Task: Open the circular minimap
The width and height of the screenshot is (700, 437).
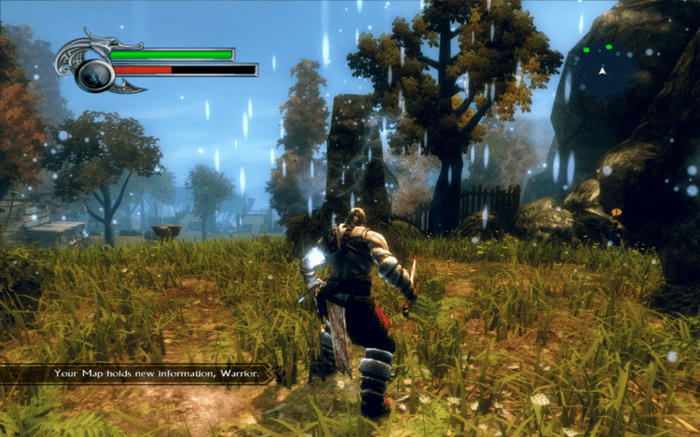Action: 603,70
